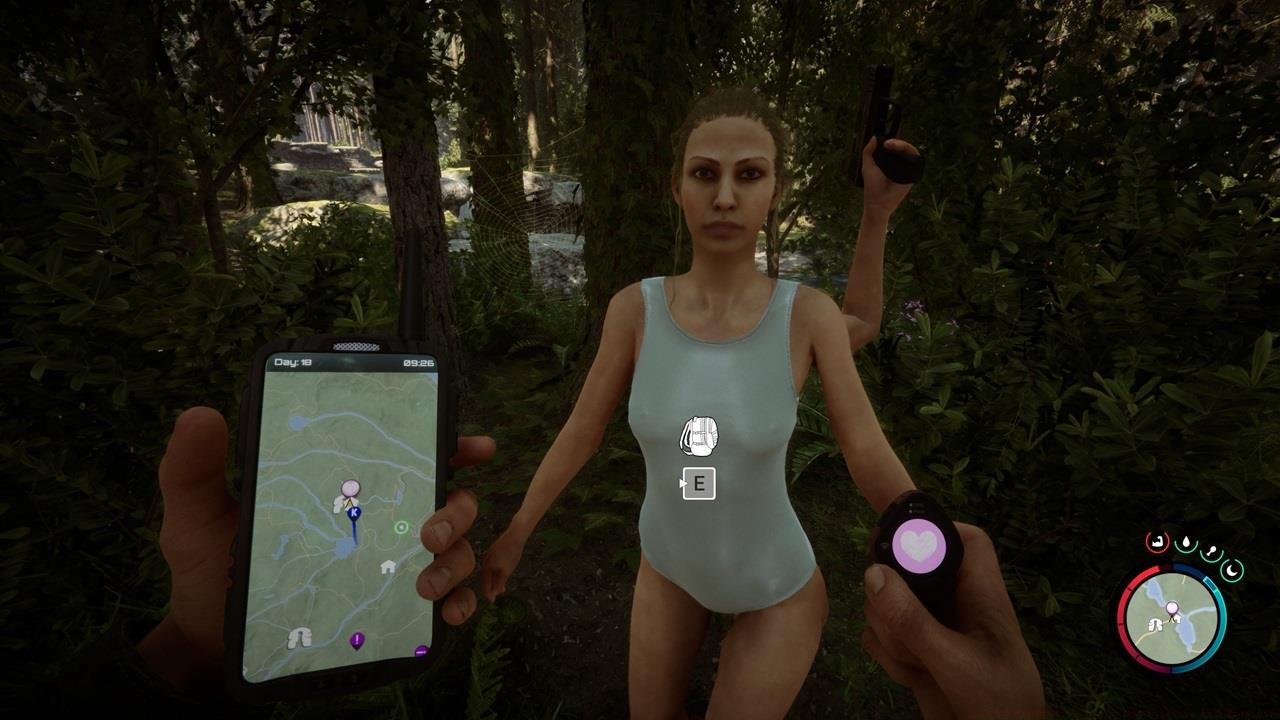Viewport: 1280px width, 720px height.
Task: Click the backpack pickup icon on Virginia
Action: 699,434
